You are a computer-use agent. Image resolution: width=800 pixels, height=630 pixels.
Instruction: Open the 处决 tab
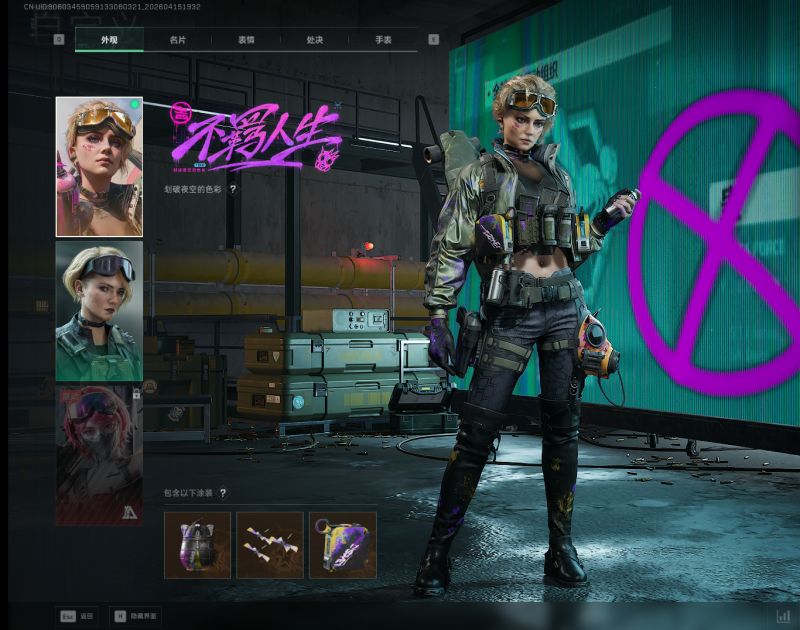coord(315,40)
